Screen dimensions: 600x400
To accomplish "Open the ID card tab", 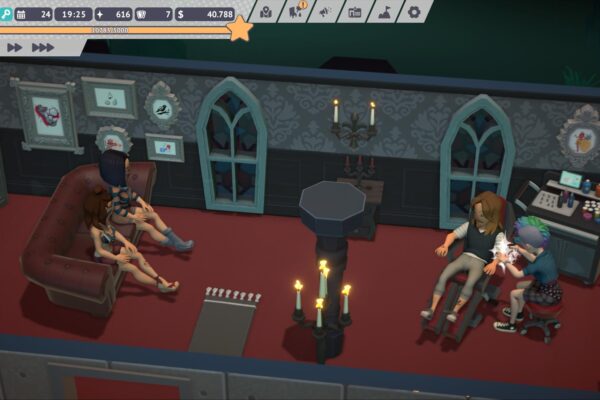I will click(x=355, y=12).
